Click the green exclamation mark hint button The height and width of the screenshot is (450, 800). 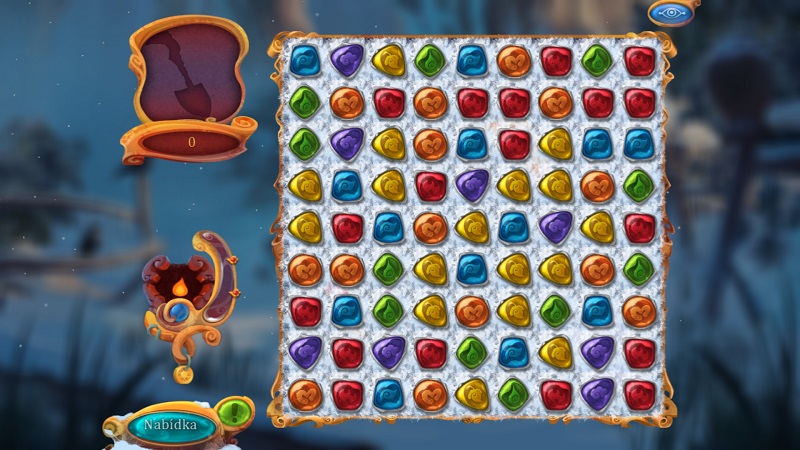pyautogui.click(x=234, y=412)
